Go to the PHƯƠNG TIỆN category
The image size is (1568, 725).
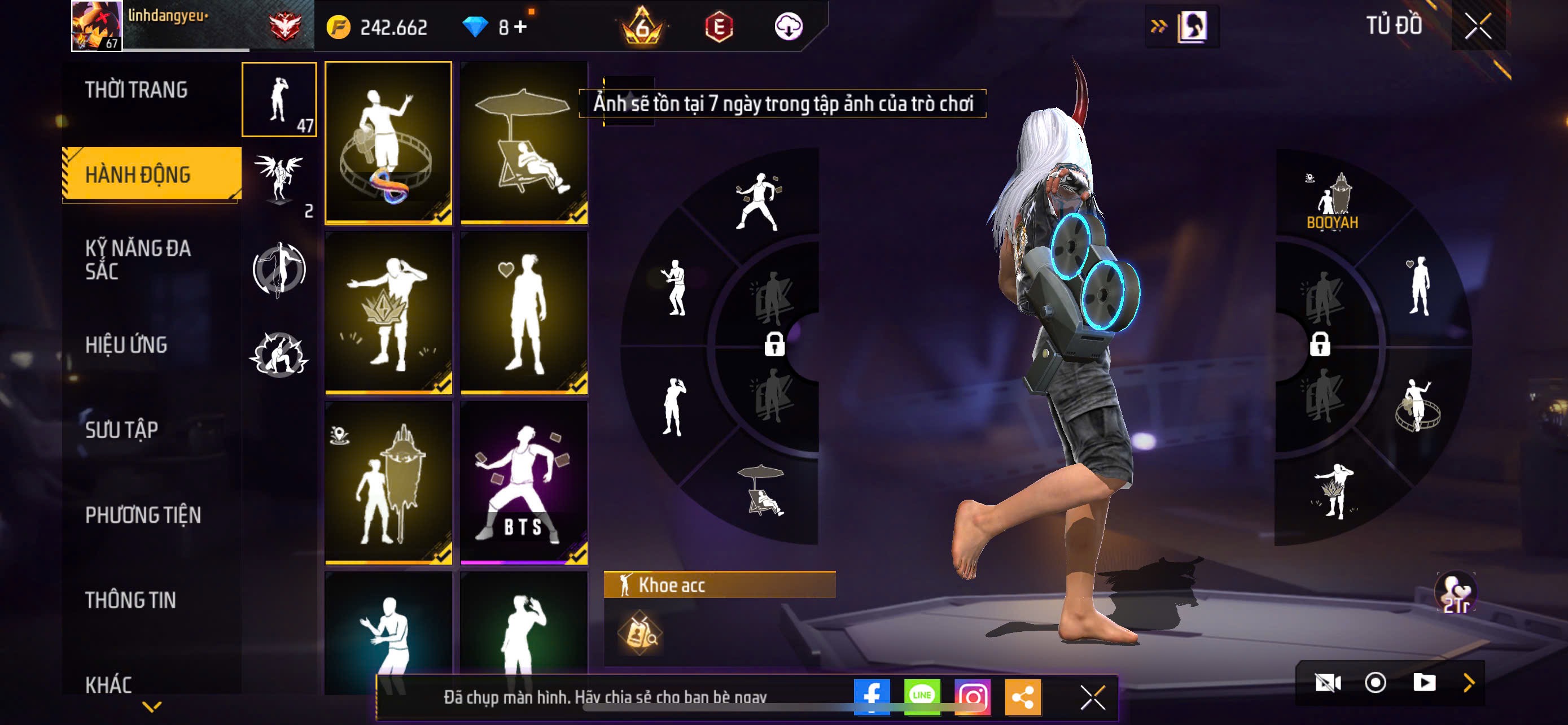point(142,516)
